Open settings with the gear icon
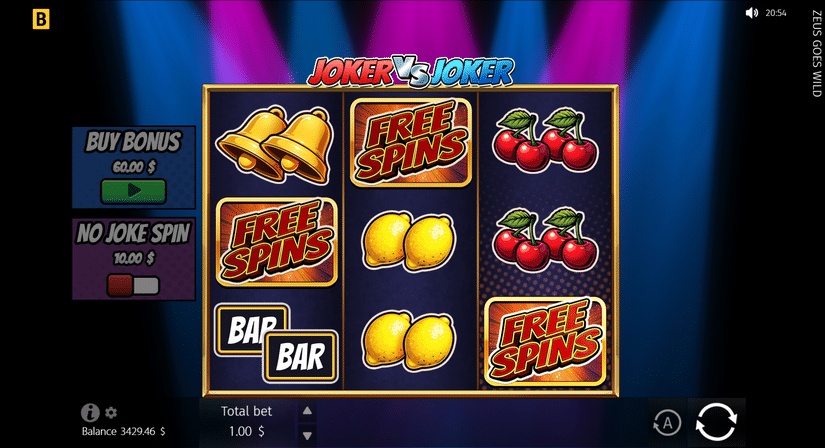Viewport: 825px width, 448px height. (x=111, y=412)
